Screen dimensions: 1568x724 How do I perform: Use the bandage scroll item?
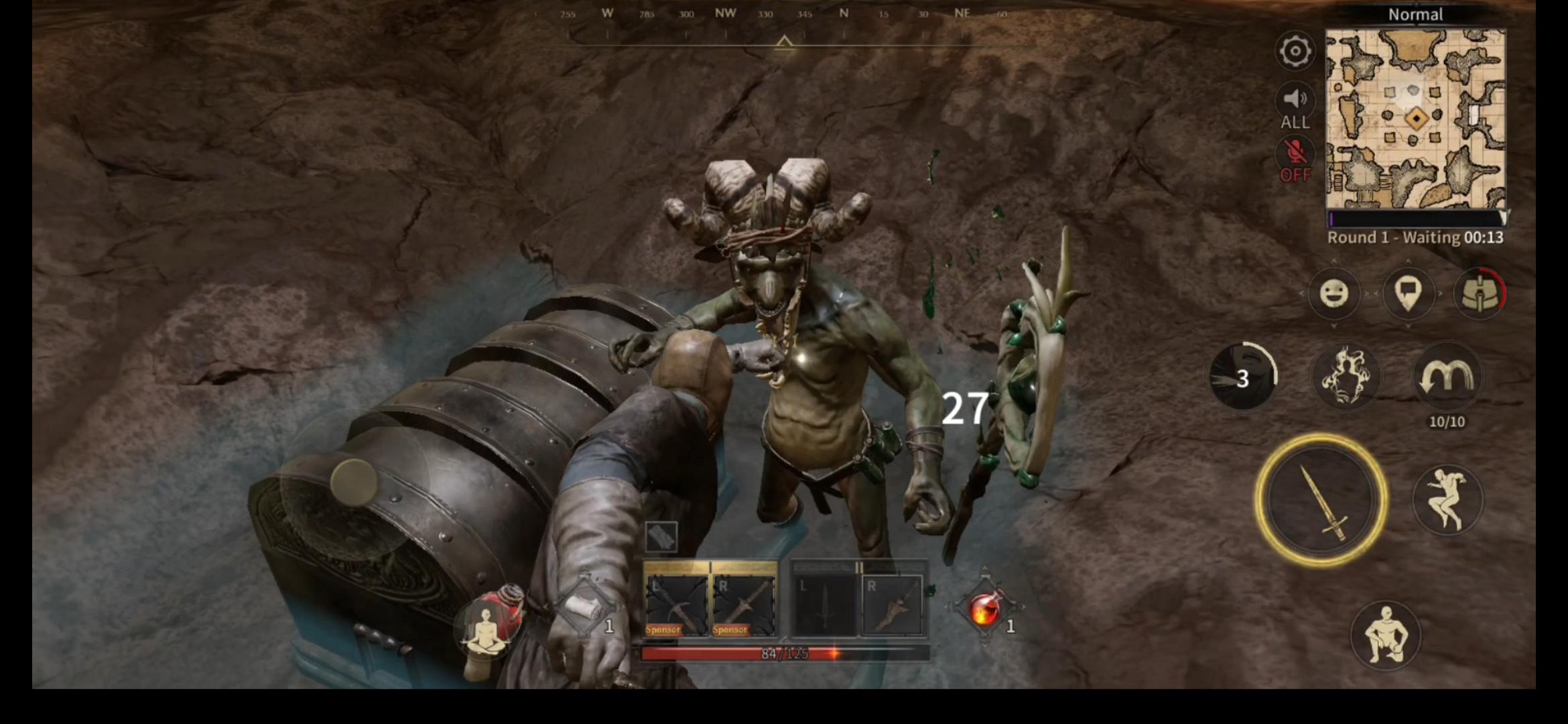coord(584,609)
